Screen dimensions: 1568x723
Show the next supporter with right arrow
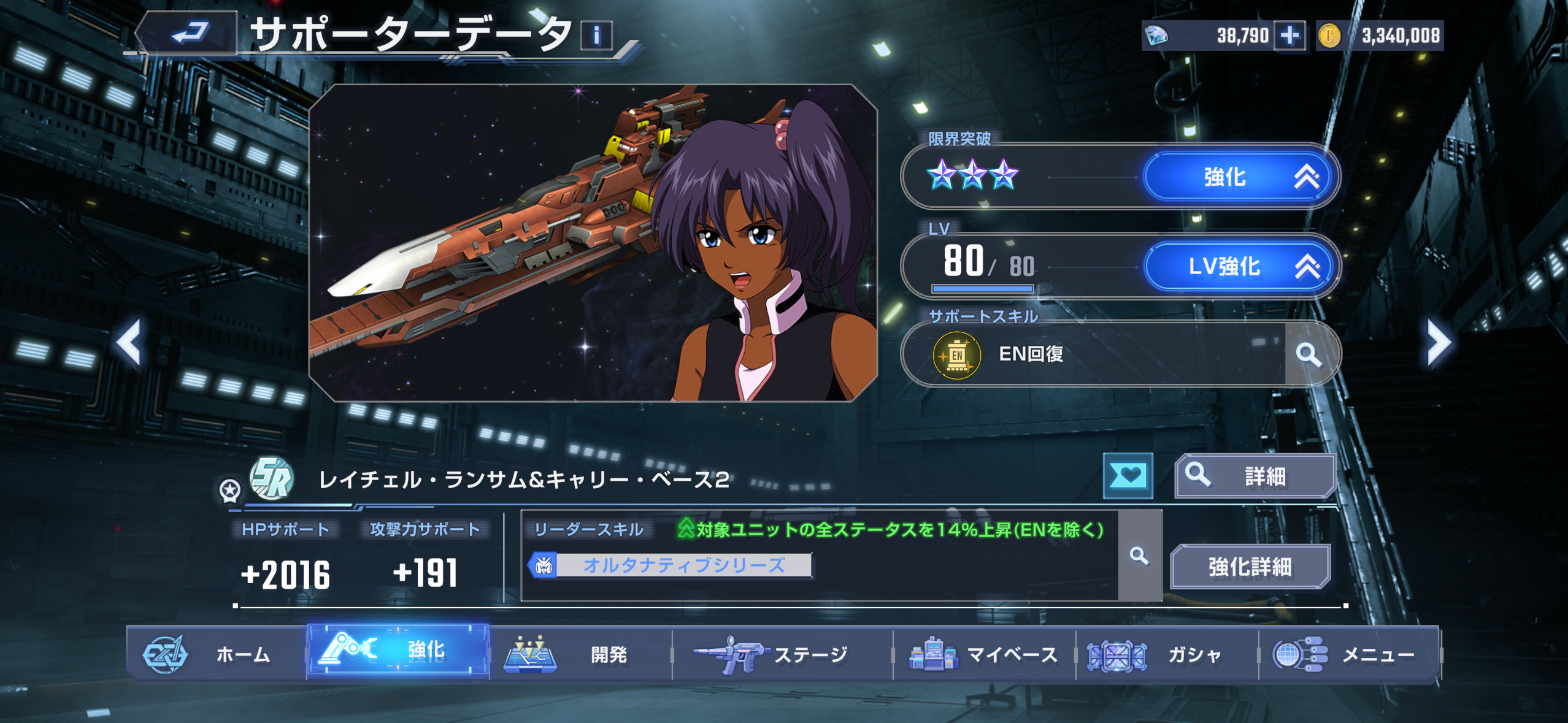tap(1437, 342)
